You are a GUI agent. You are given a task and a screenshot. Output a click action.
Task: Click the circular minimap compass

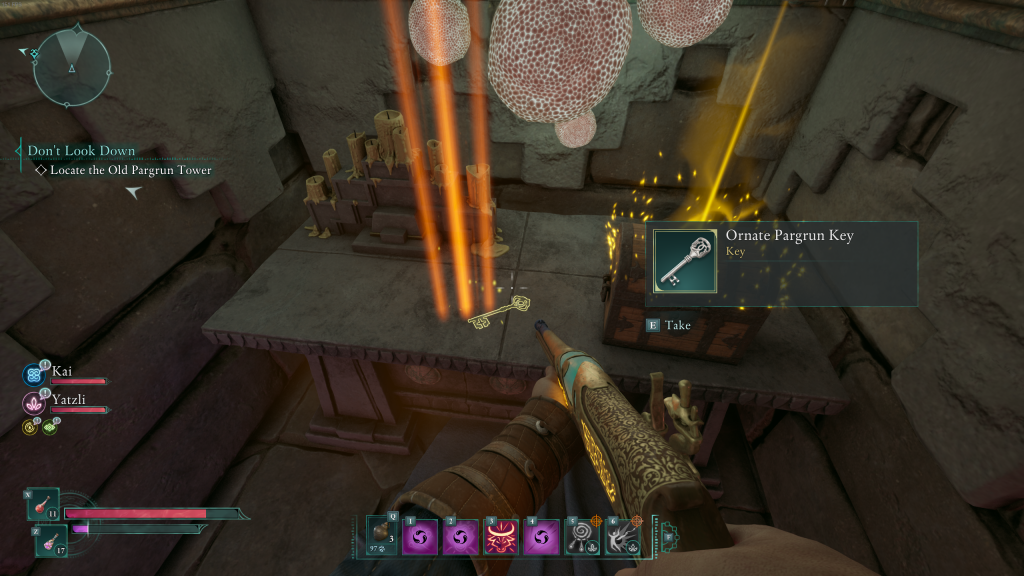point(71,66)
